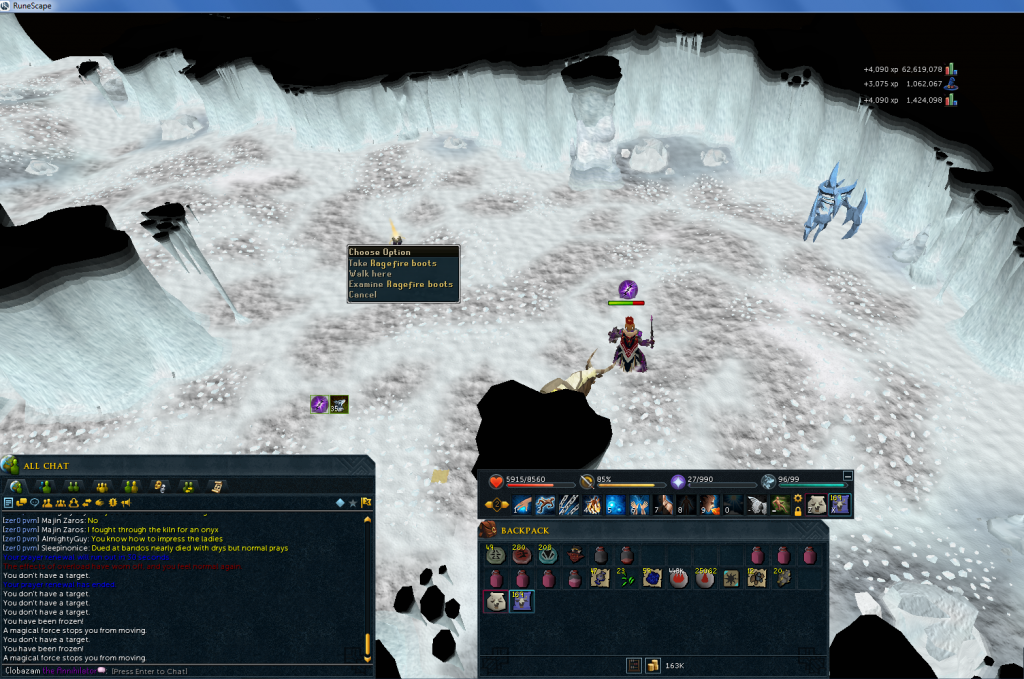Minimise the action bar with the top-right button
1024x679 pixels.
[x=848, y=476]
